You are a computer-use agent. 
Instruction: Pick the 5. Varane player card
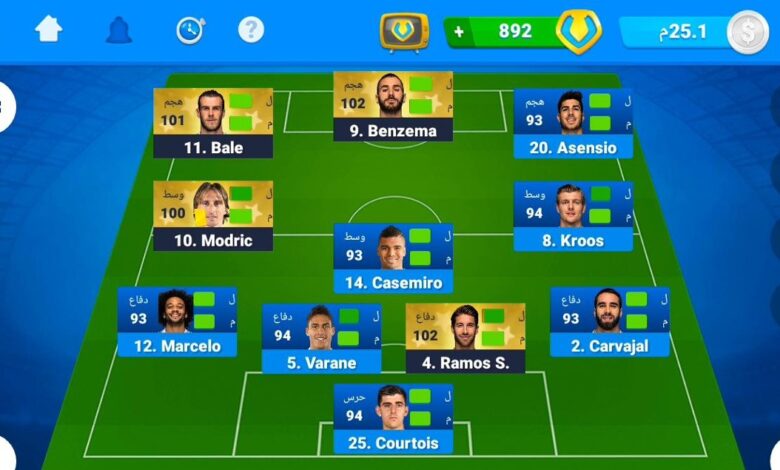point(321,338)
